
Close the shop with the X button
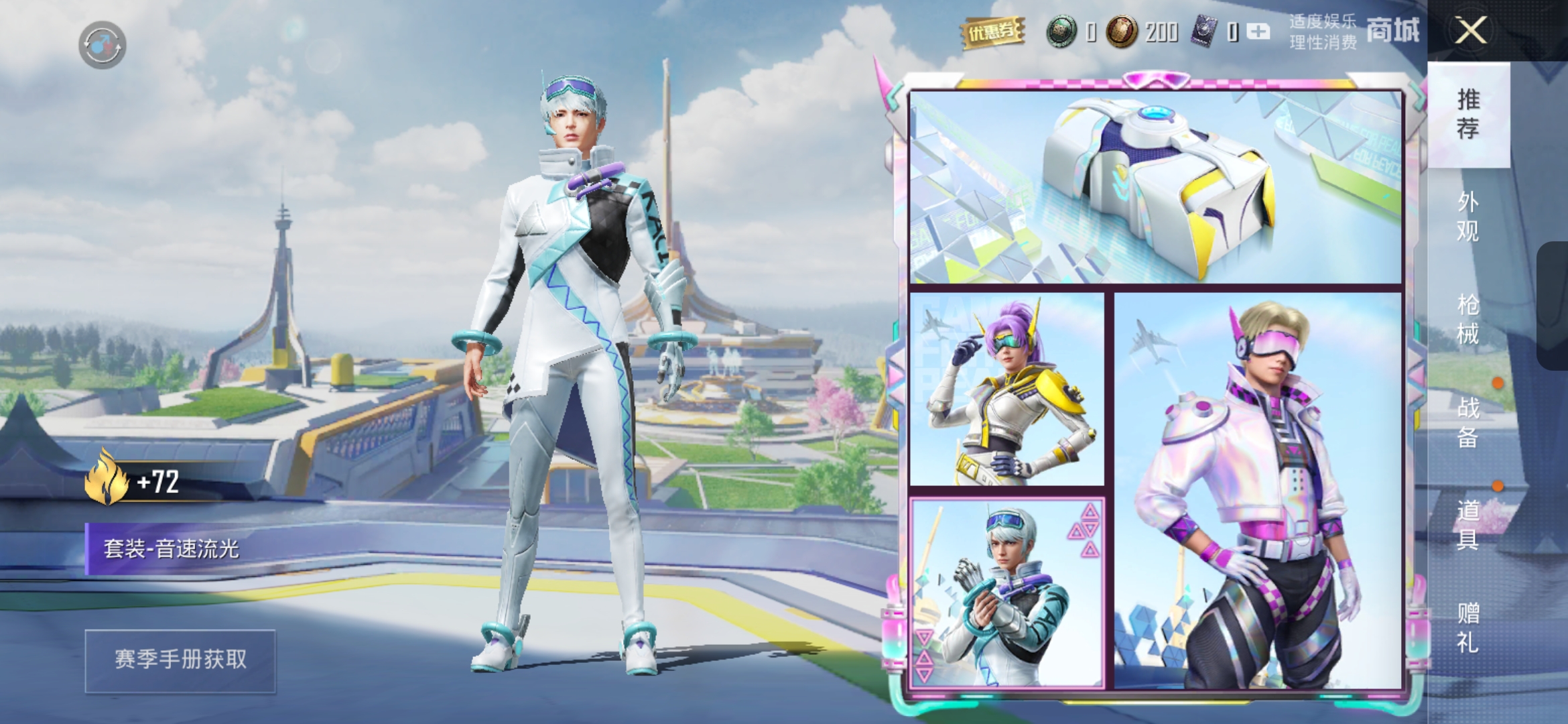tap(1470, 31)
